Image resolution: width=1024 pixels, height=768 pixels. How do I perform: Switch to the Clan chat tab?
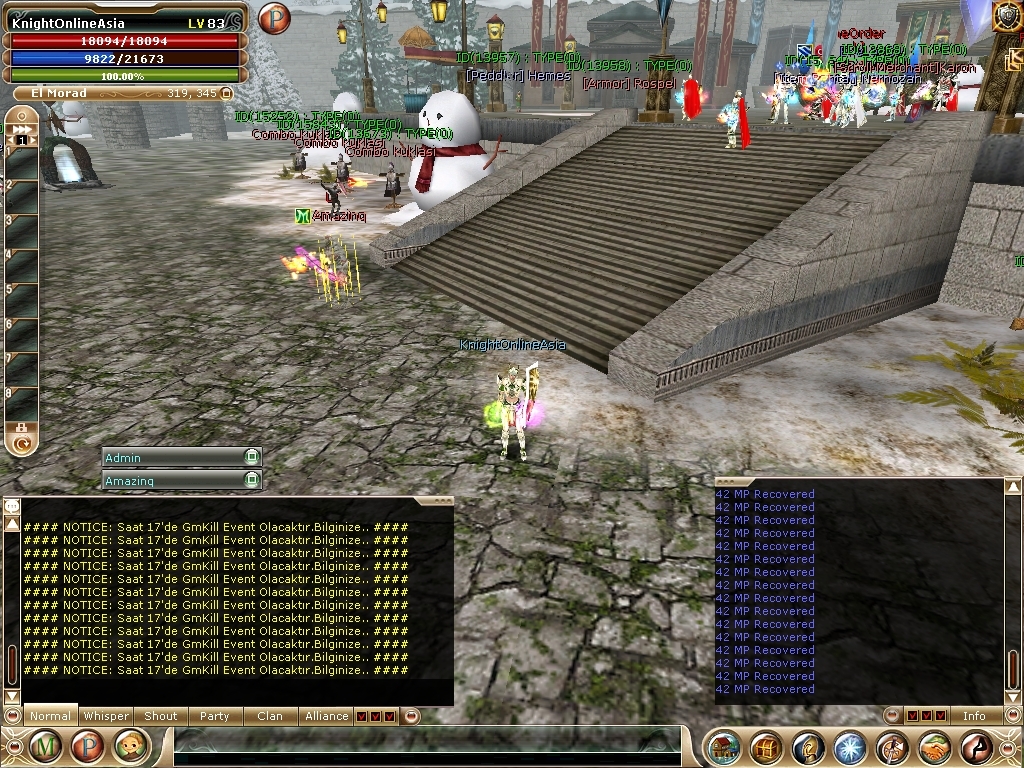click(270, 716)
